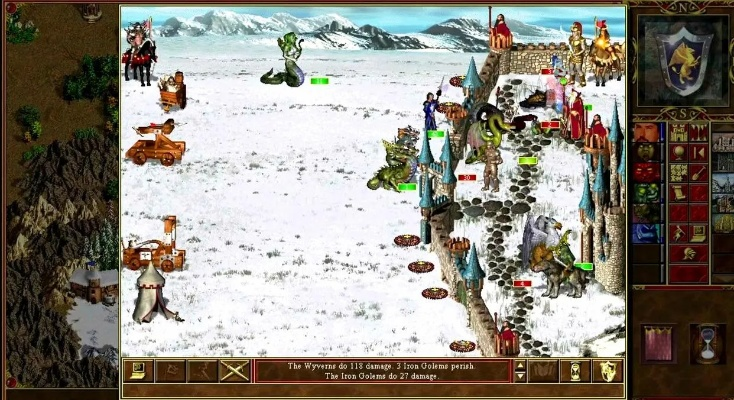Open the combat options menu
Screen dimensions: 734x400
point(137,371)
